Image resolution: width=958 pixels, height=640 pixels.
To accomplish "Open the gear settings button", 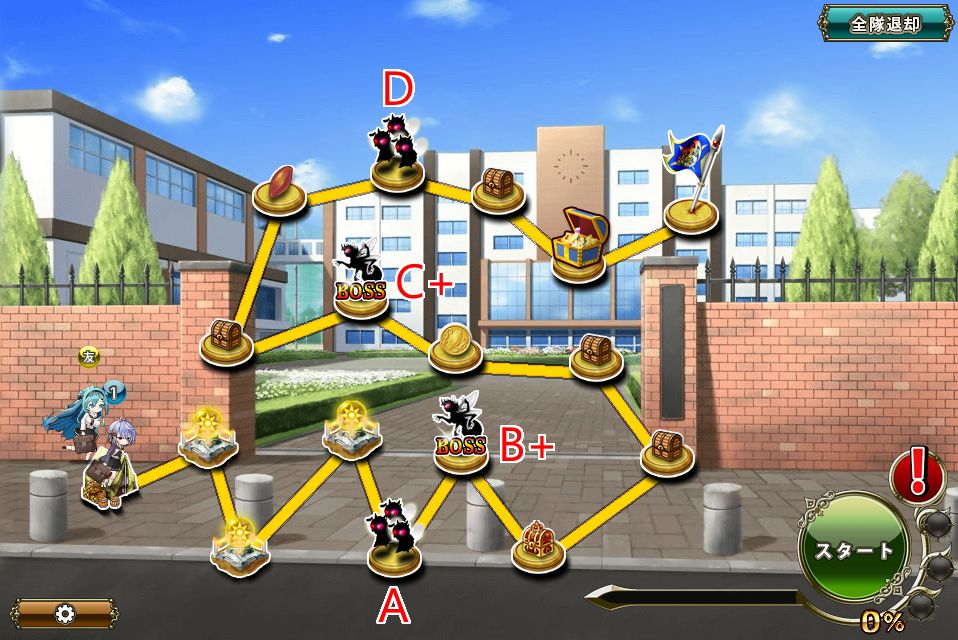I will click(65, 612).
